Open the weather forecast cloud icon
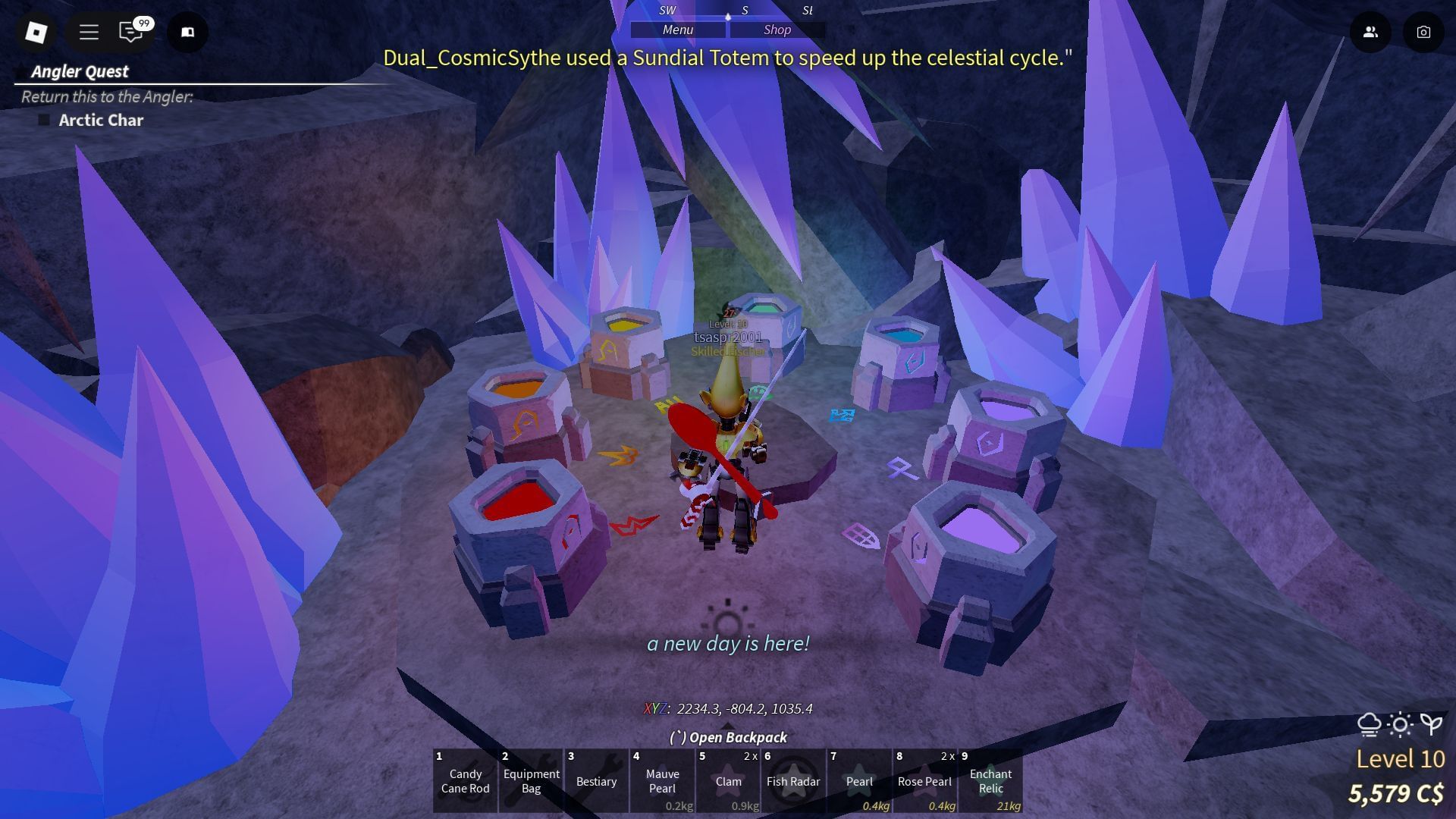 point(1371,724)
